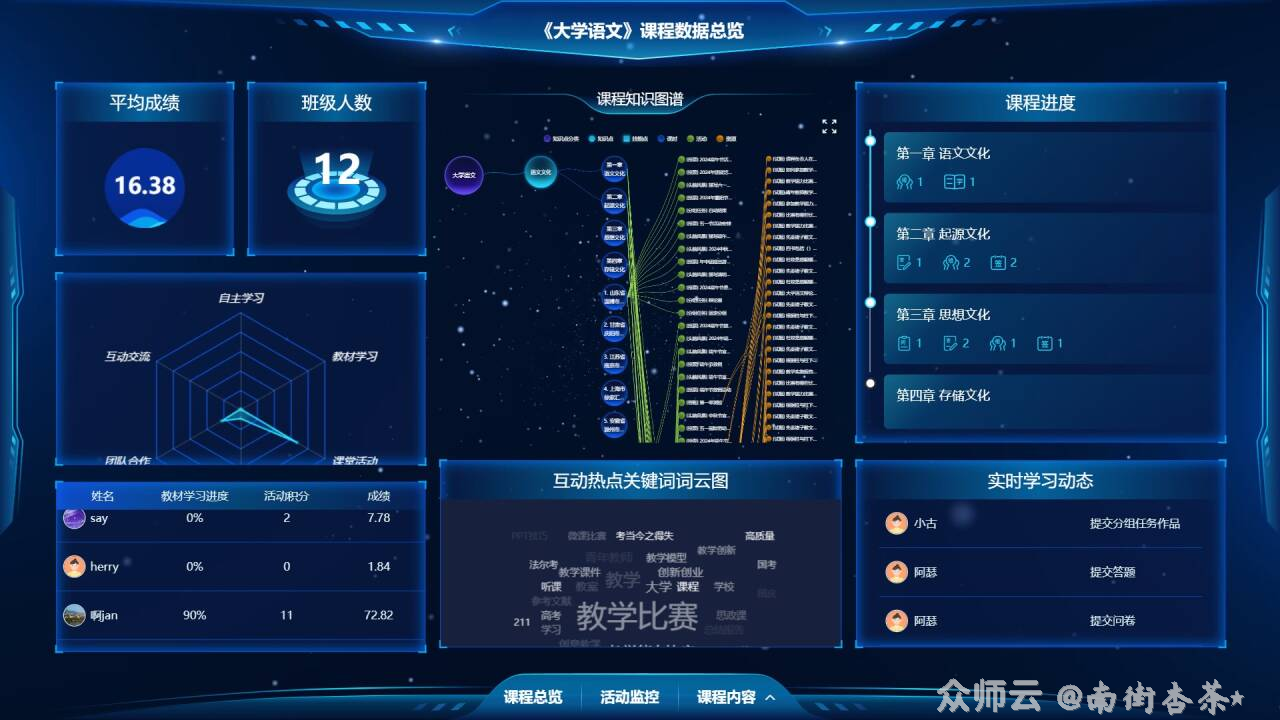
Task: Click the clipboard test icon under 第三章 思想文化
Action: tap(906, 341)
